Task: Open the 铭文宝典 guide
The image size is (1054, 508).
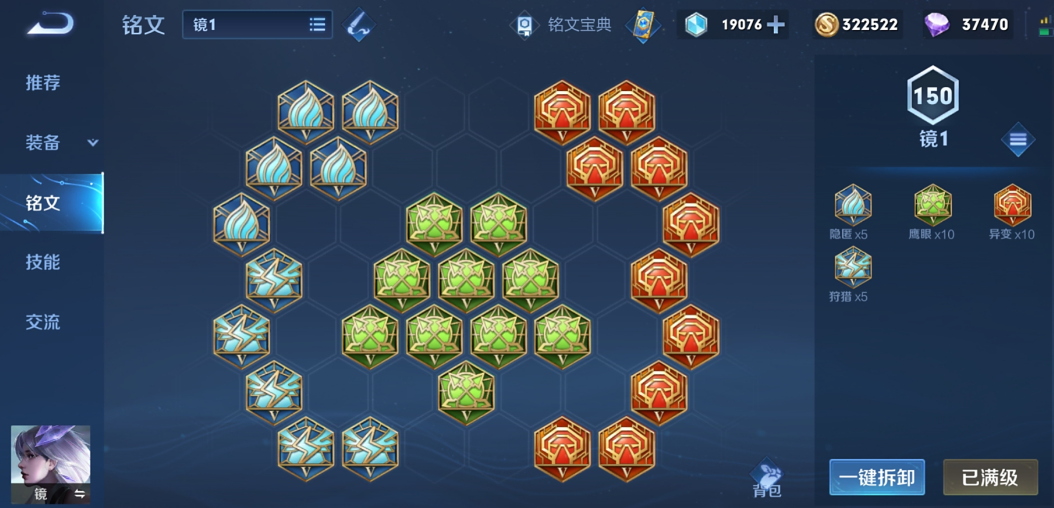Action: 565,25
